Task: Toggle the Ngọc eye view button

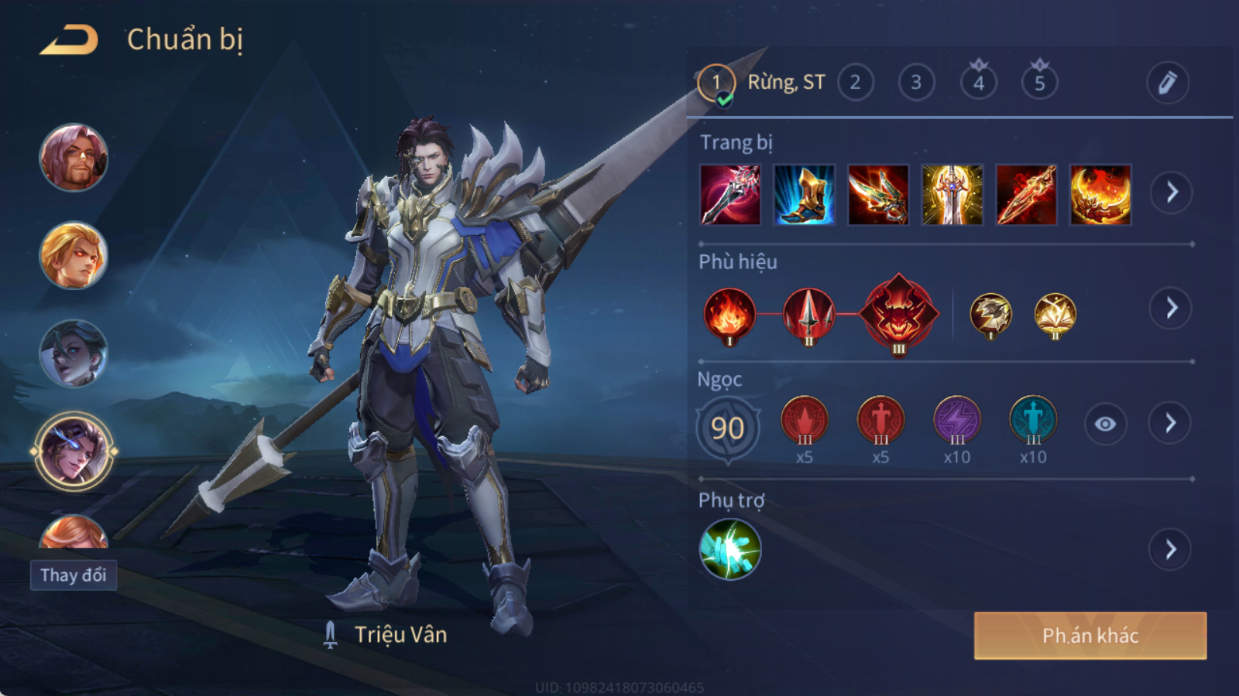Action: (1104, 424)
